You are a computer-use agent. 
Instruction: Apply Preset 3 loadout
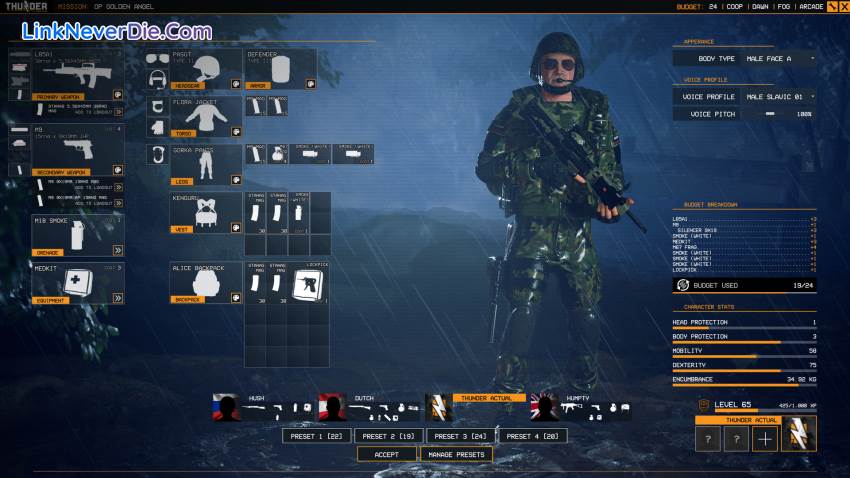coord(460,436)
